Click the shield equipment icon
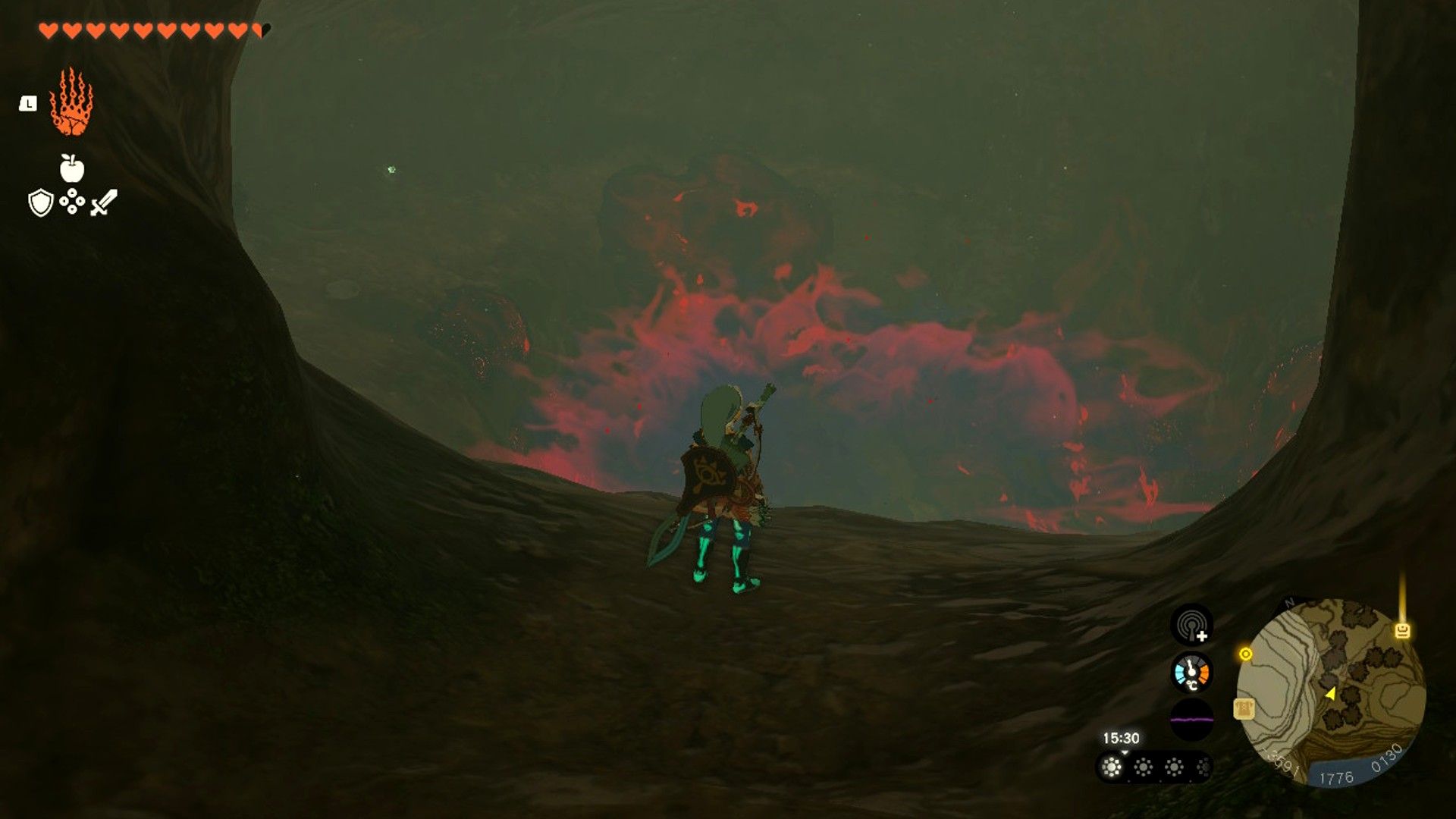Screen dimensions: 1456x819 (x=40, y=203)
